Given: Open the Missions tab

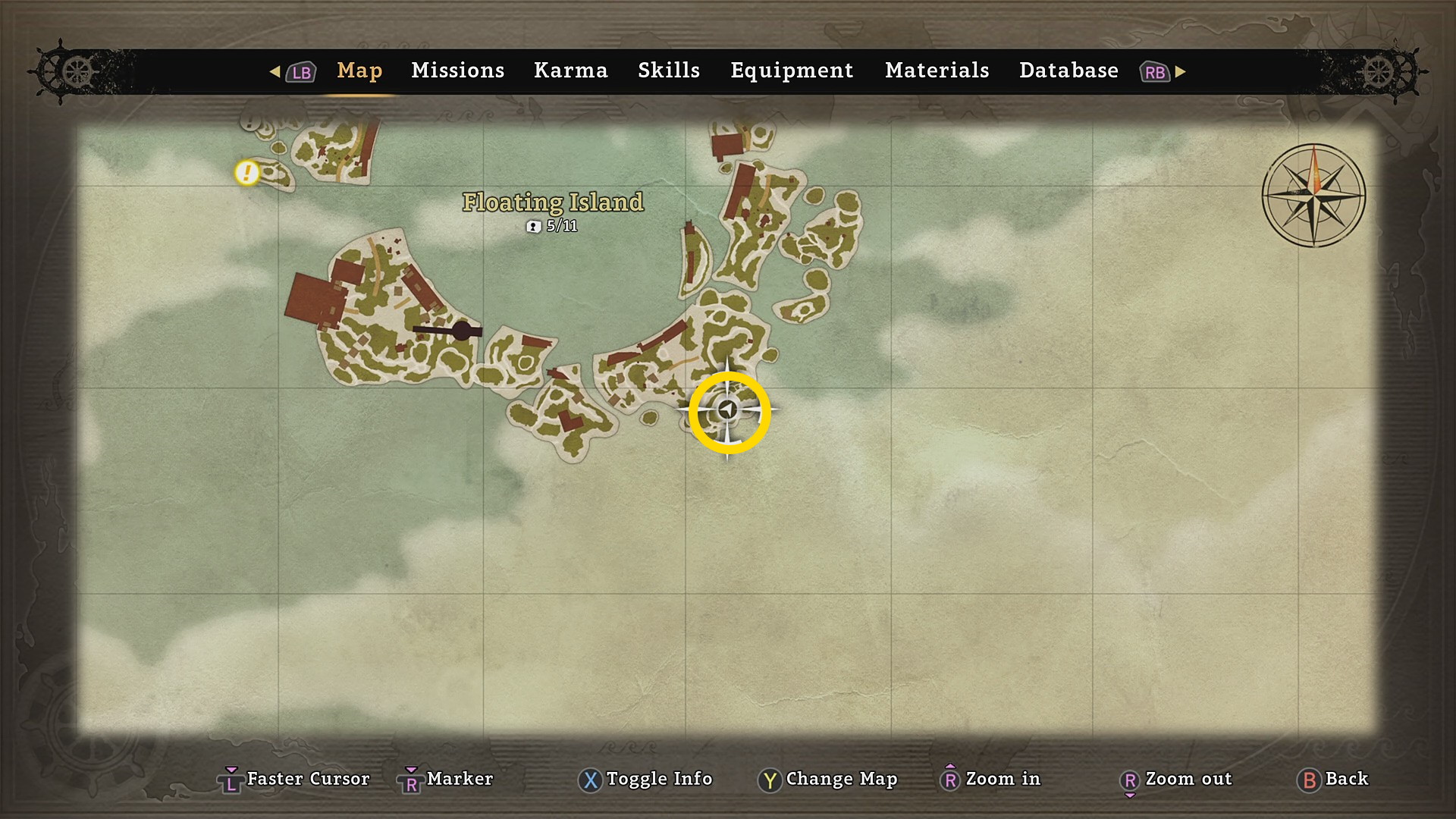Looking at the screenshot, I should [457, 71].
